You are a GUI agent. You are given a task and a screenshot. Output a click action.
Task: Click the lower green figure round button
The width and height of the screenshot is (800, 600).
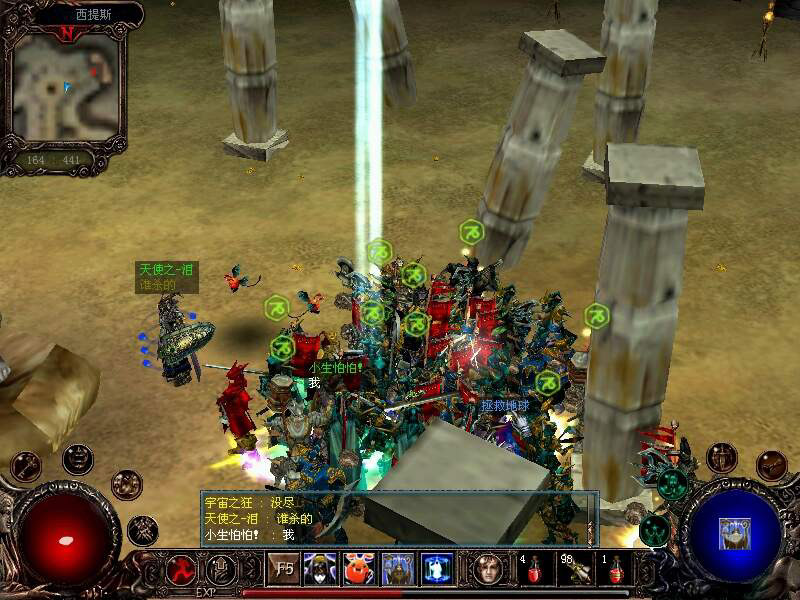[654, 530]
